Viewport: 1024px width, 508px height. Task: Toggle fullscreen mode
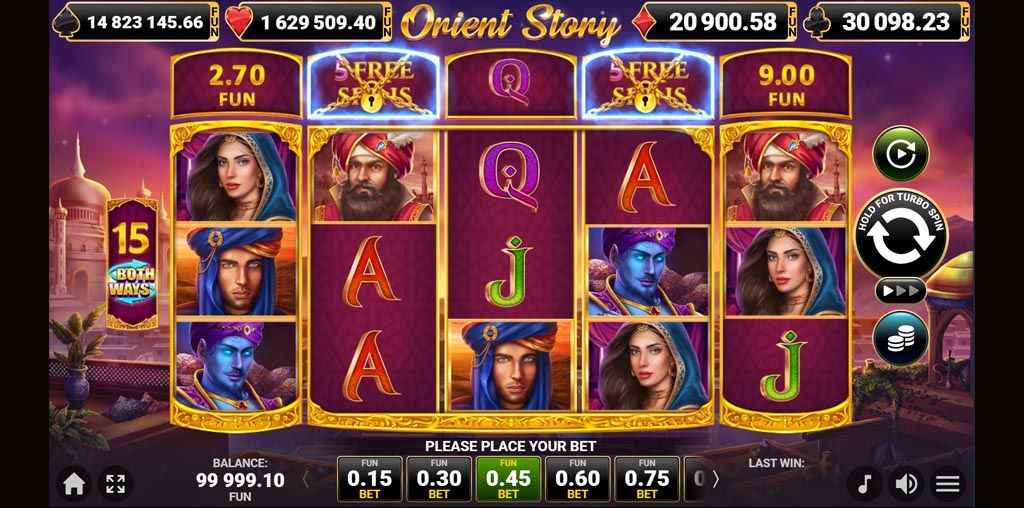[115, 484]
